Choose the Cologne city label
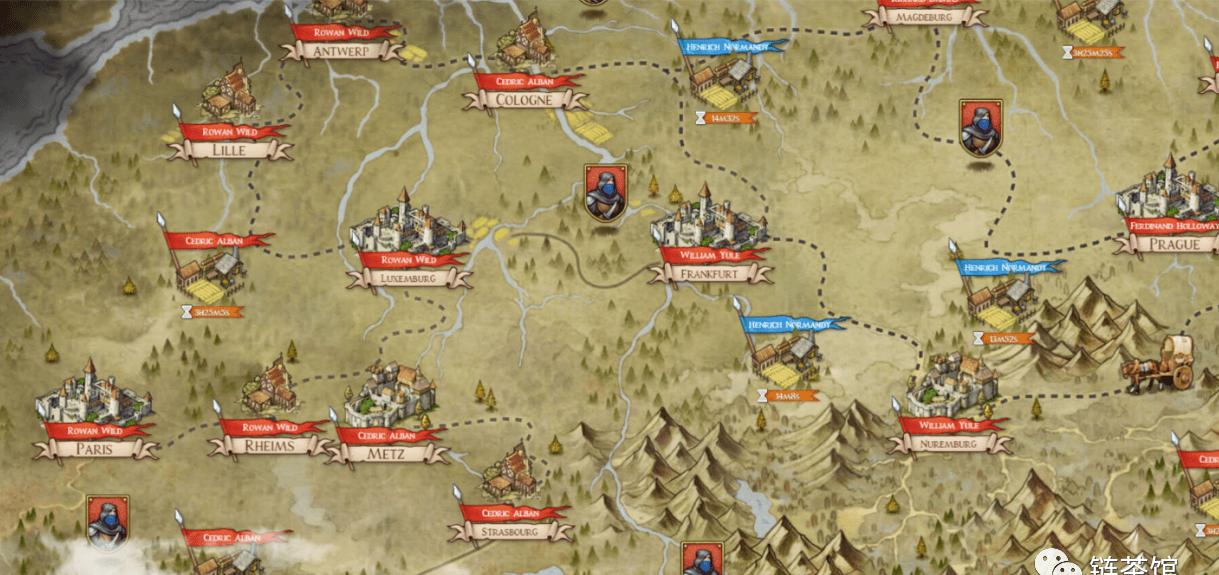 coord(524,100)
